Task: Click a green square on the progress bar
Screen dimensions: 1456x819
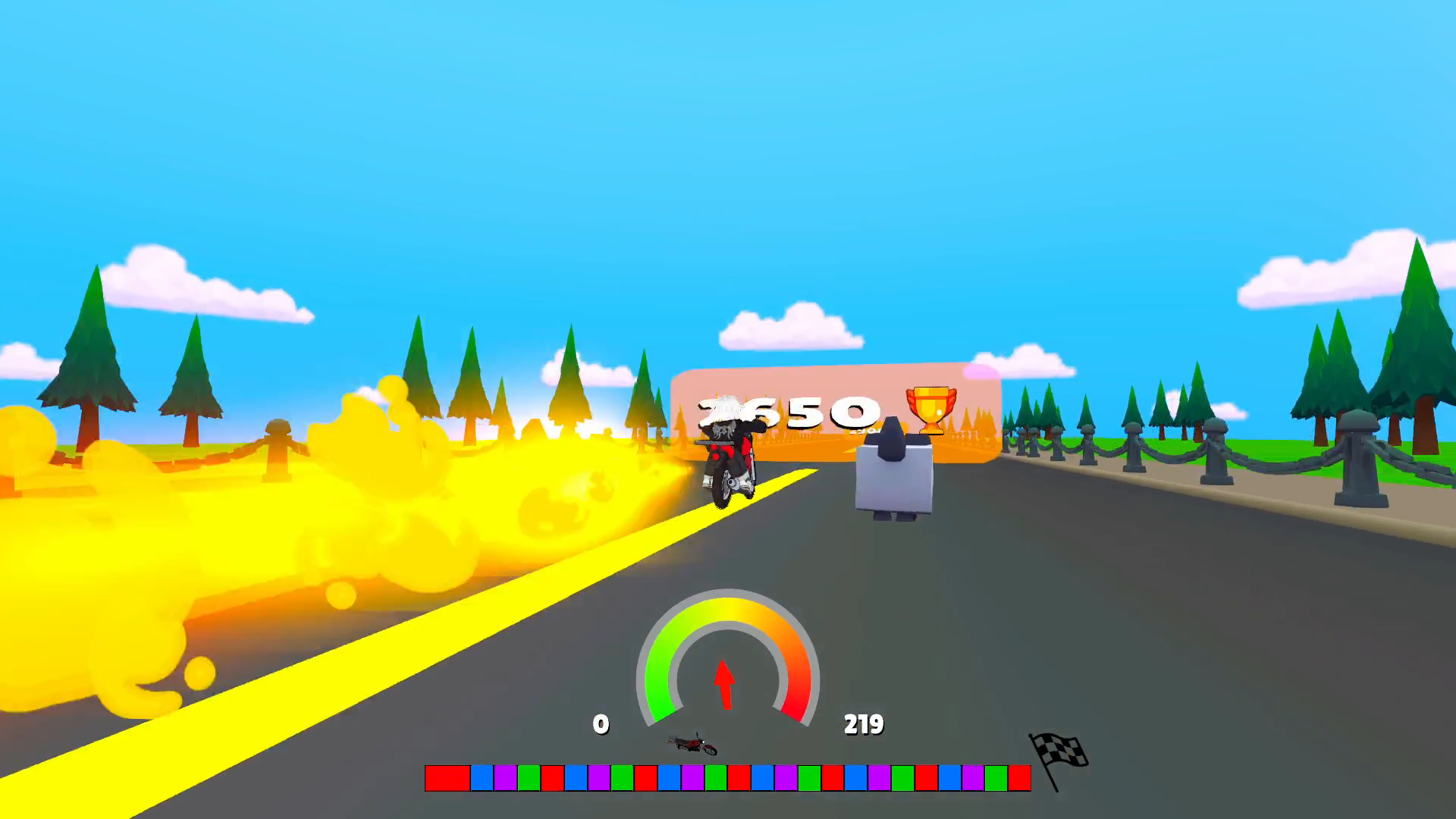Action: coord(527,777)
